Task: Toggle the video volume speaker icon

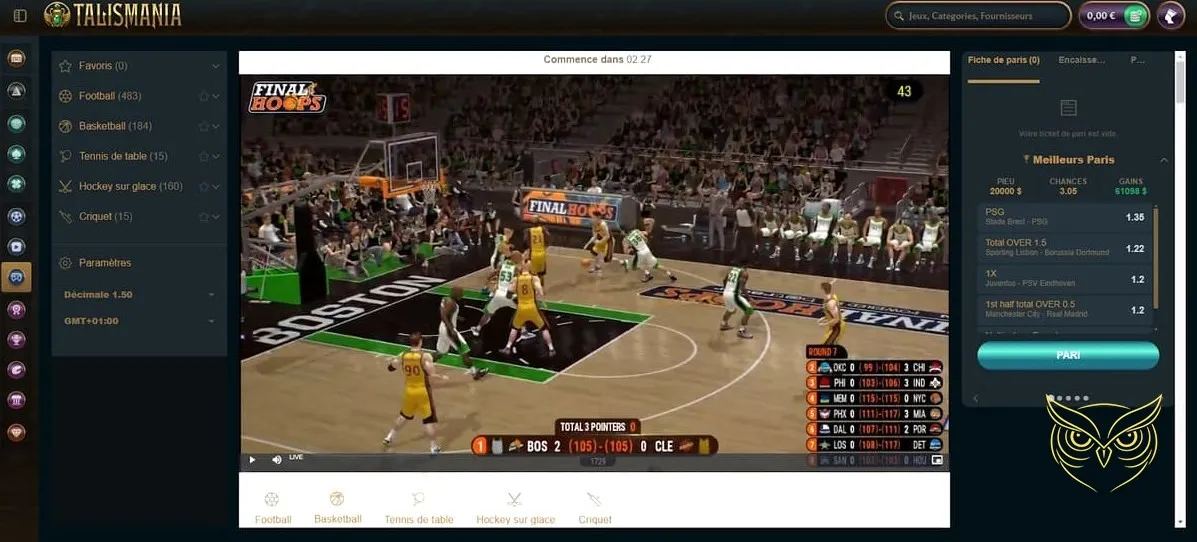Action: click(277, 460)
